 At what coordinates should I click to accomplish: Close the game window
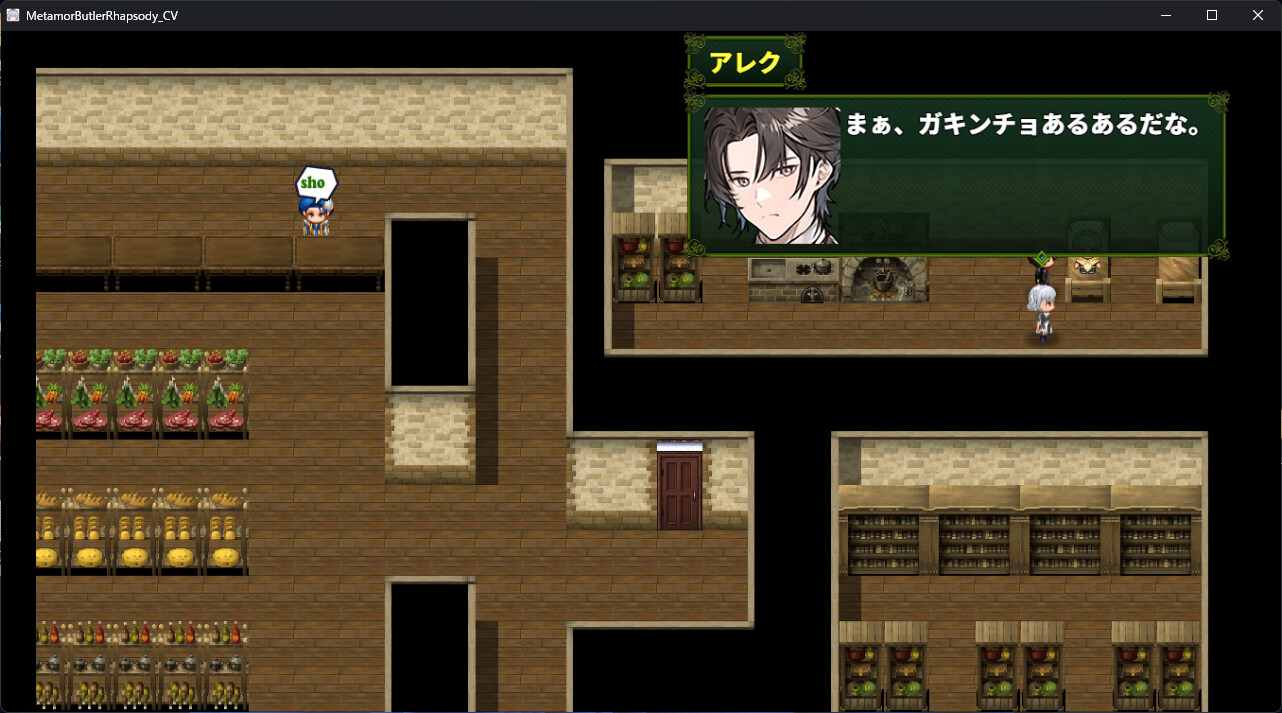[1258, 15]
